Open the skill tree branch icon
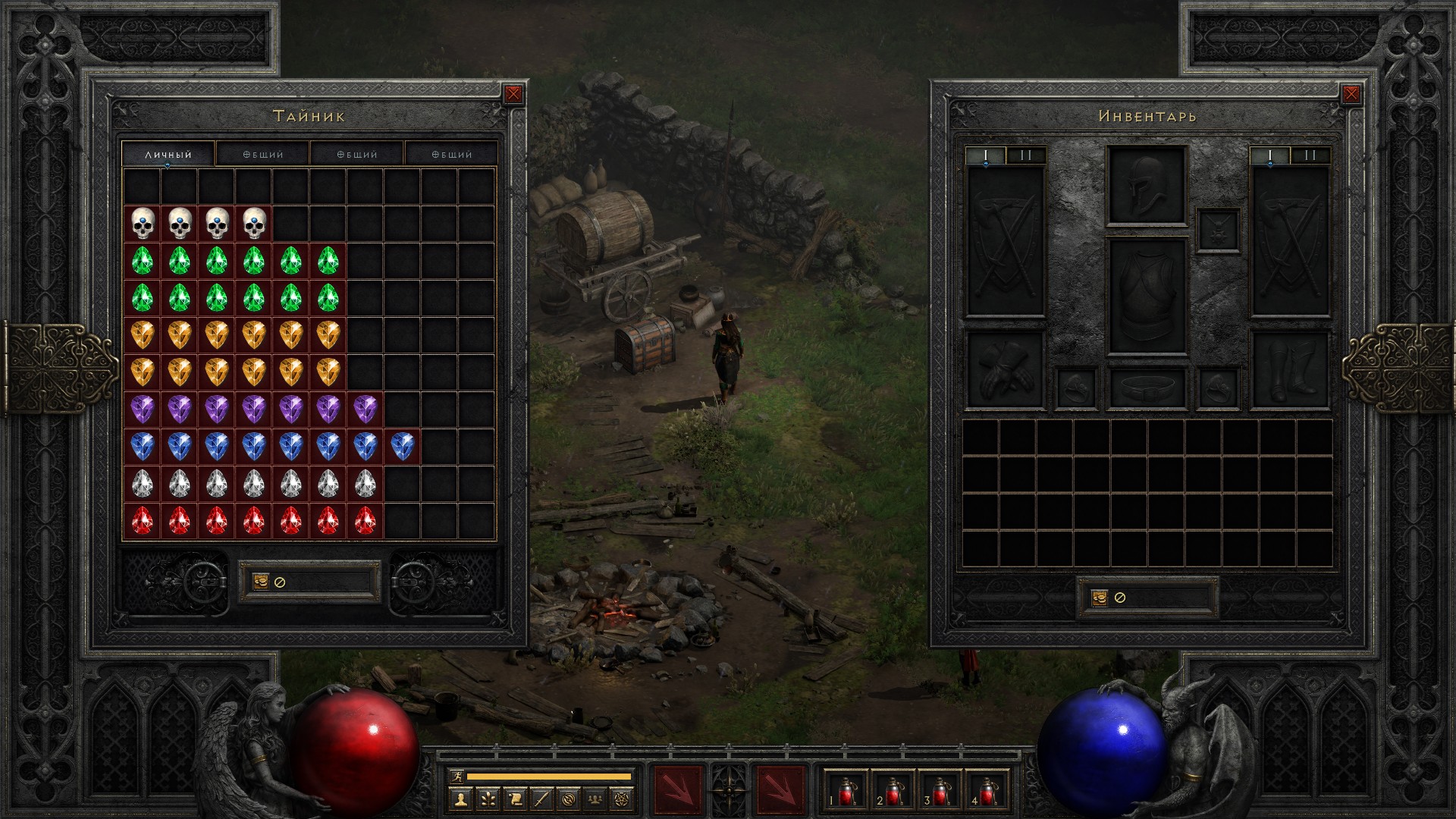1456x819 pixels. pyautogui.click(x=487, y=799)
